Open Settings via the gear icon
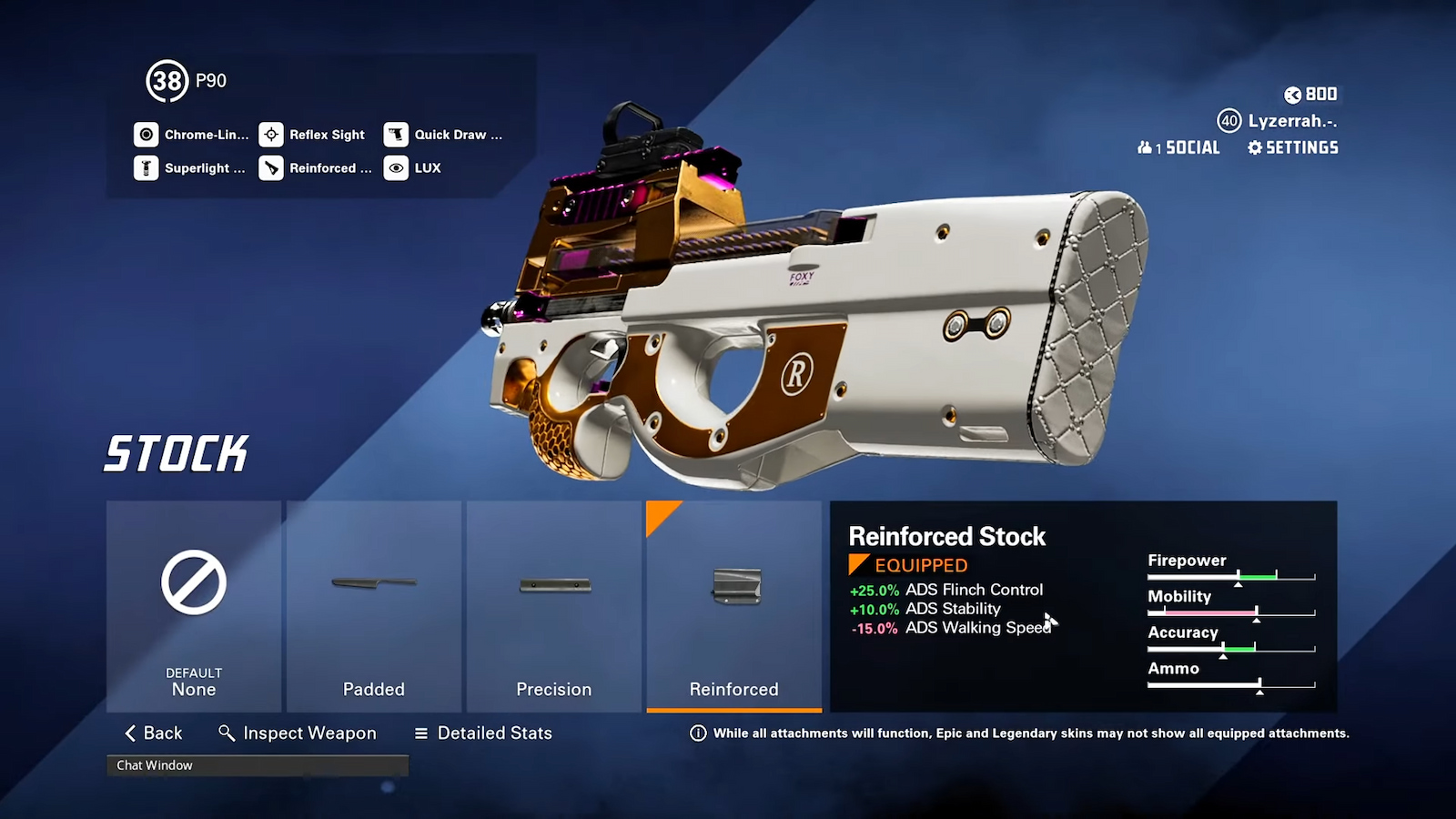 [x=1254, y=147]
